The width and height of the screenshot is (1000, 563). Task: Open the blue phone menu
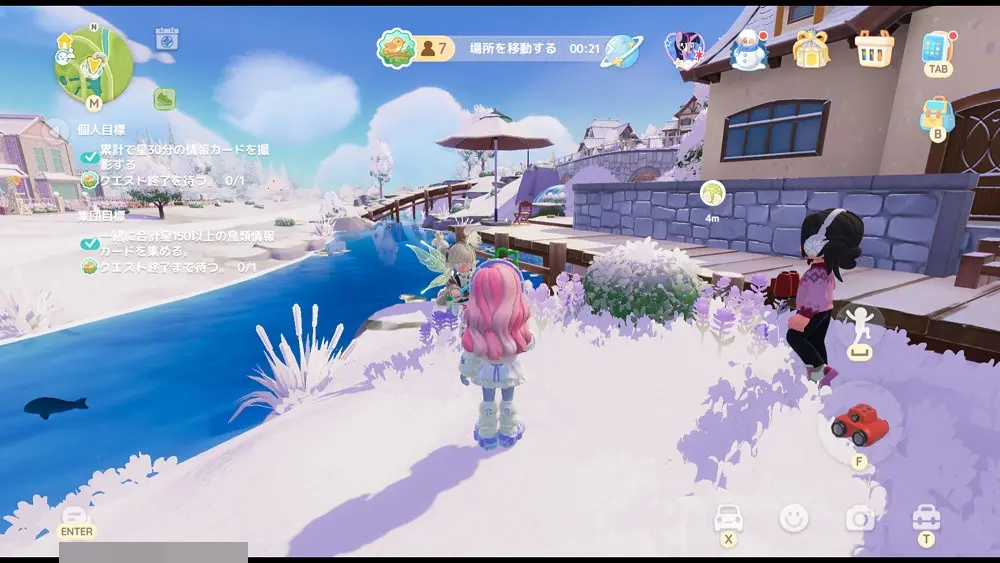[938, 48]
